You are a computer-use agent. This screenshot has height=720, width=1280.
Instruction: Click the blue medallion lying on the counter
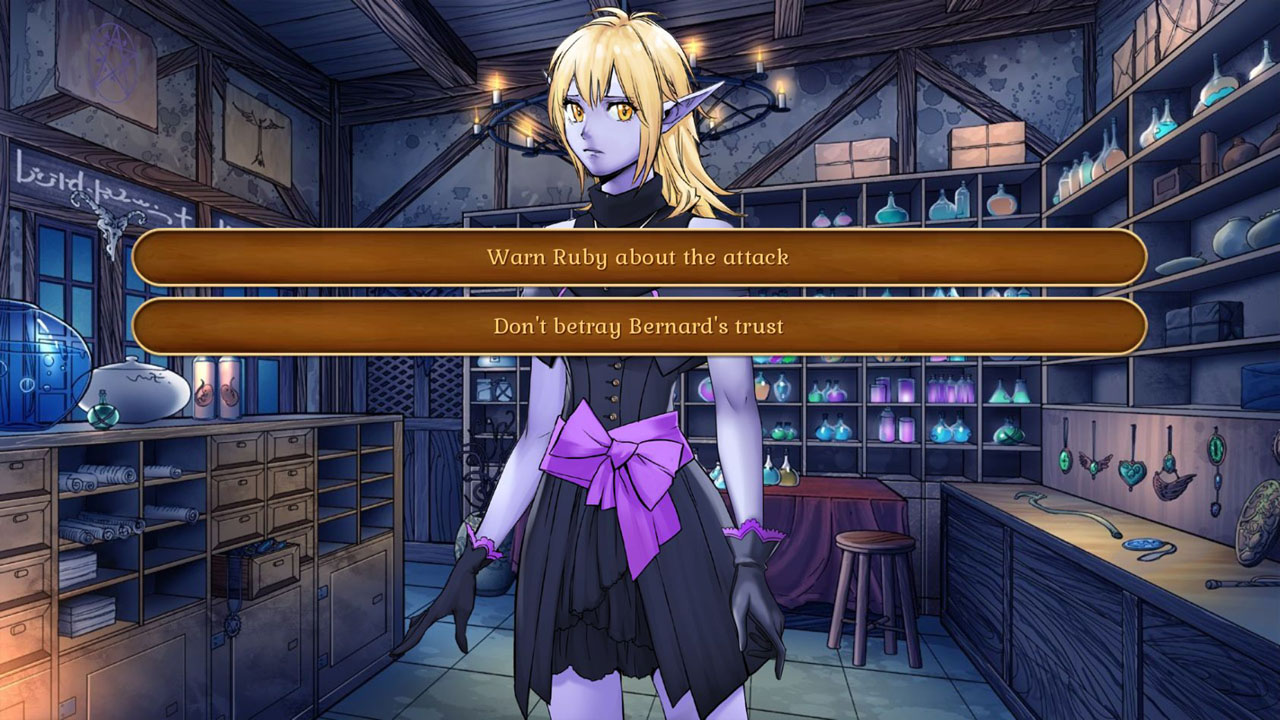tap(1142, 544)
